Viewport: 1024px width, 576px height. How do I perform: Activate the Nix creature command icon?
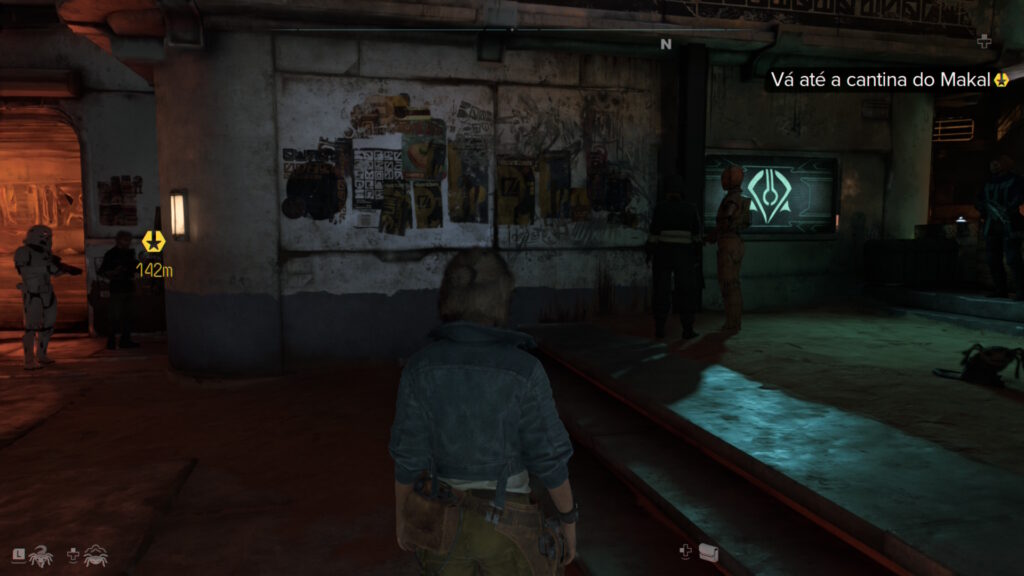click(41, 555)
